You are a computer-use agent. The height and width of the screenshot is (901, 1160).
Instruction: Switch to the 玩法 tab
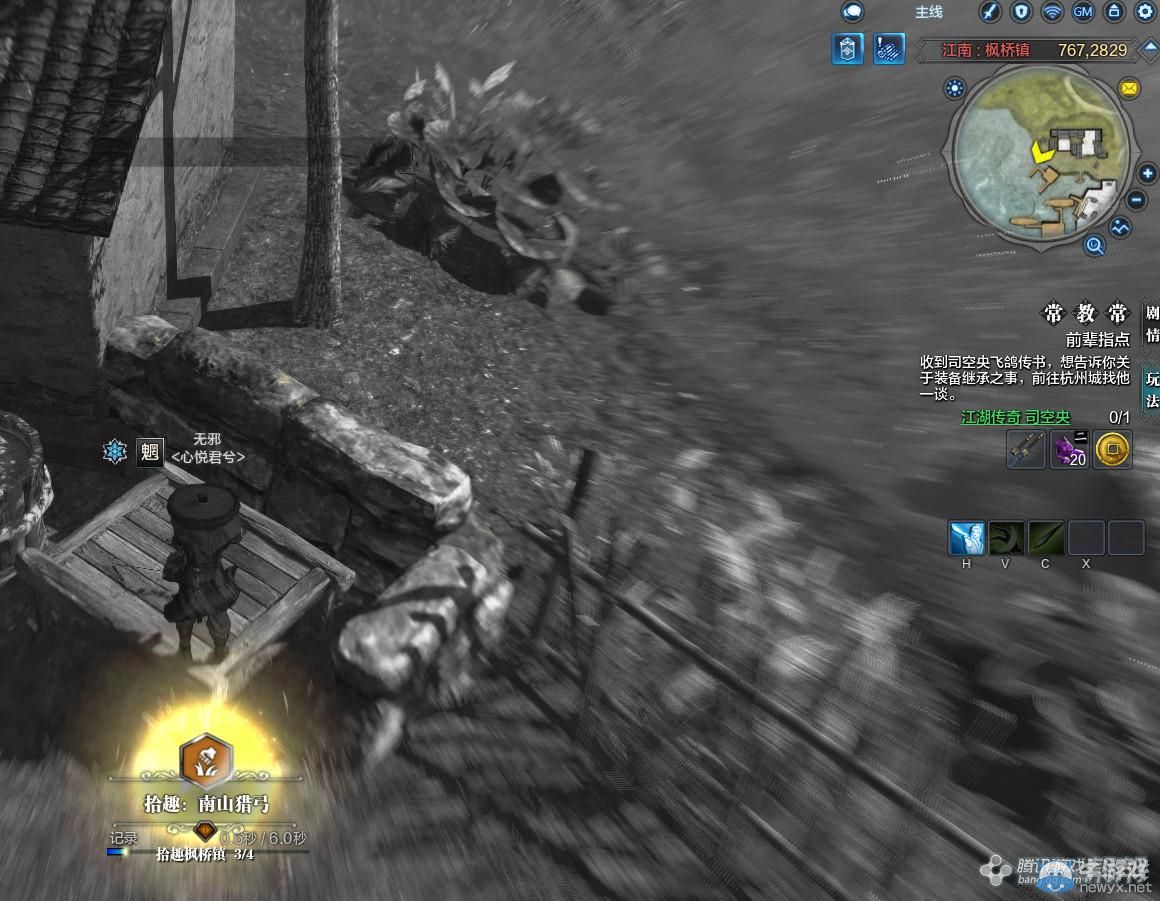(x=1152, y=389)
